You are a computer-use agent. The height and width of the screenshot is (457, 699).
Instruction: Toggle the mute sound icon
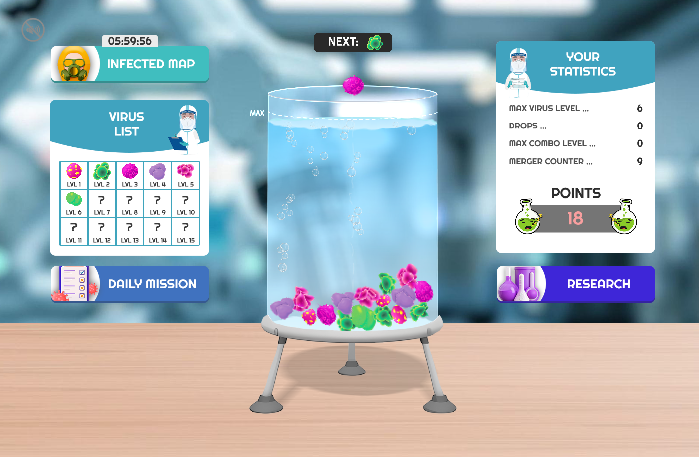32,30
